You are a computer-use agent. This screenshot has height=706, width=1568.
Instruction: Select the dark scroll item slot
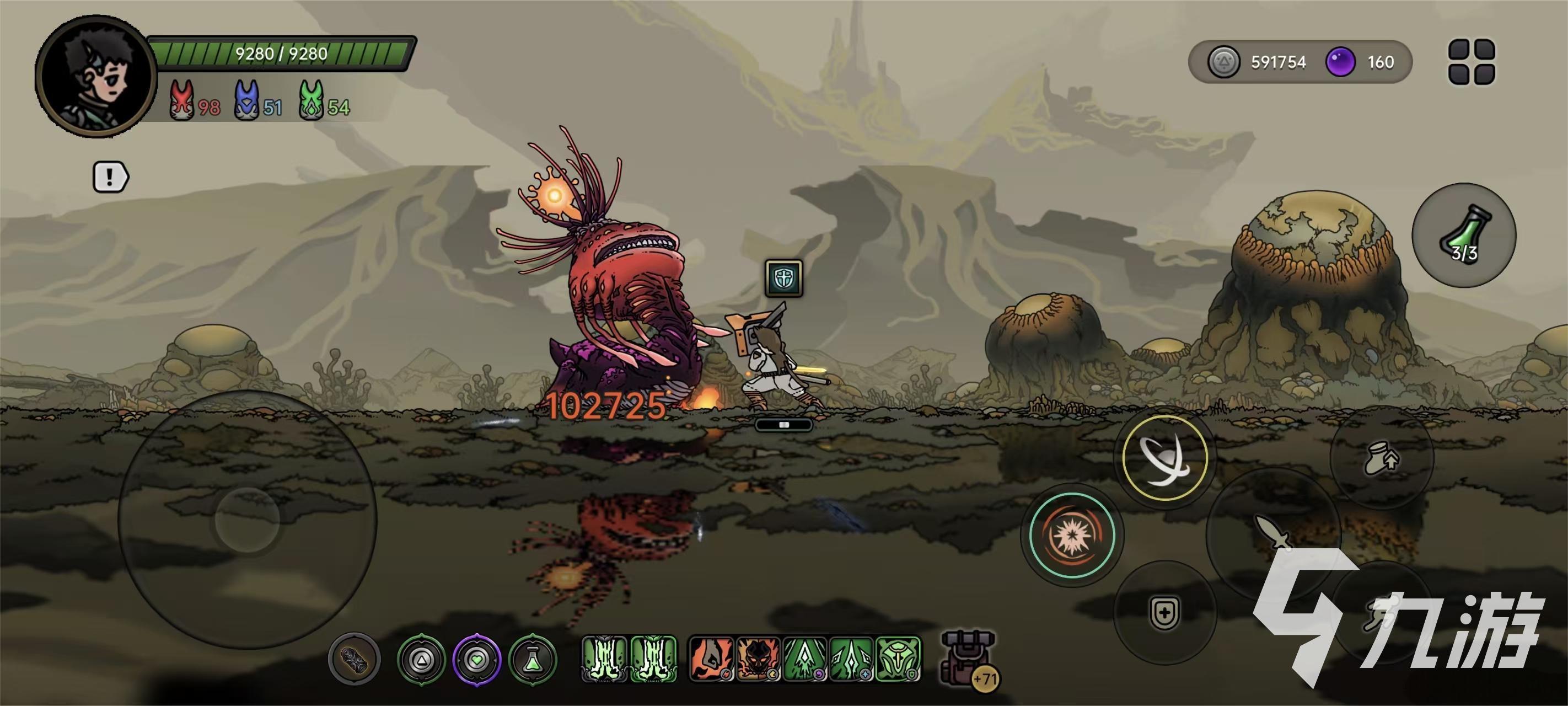click(355, 659)
